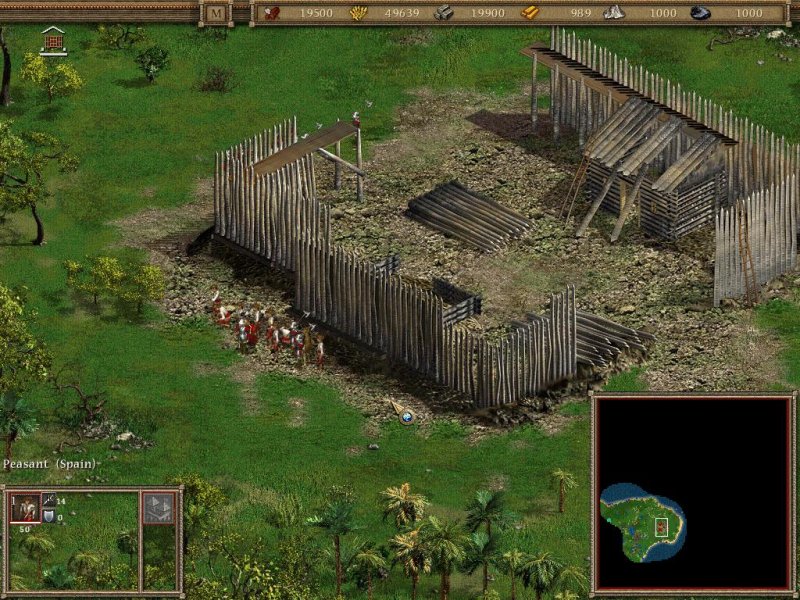
Task: Click the minimap in the corner
Action: [x=692, y=491]
